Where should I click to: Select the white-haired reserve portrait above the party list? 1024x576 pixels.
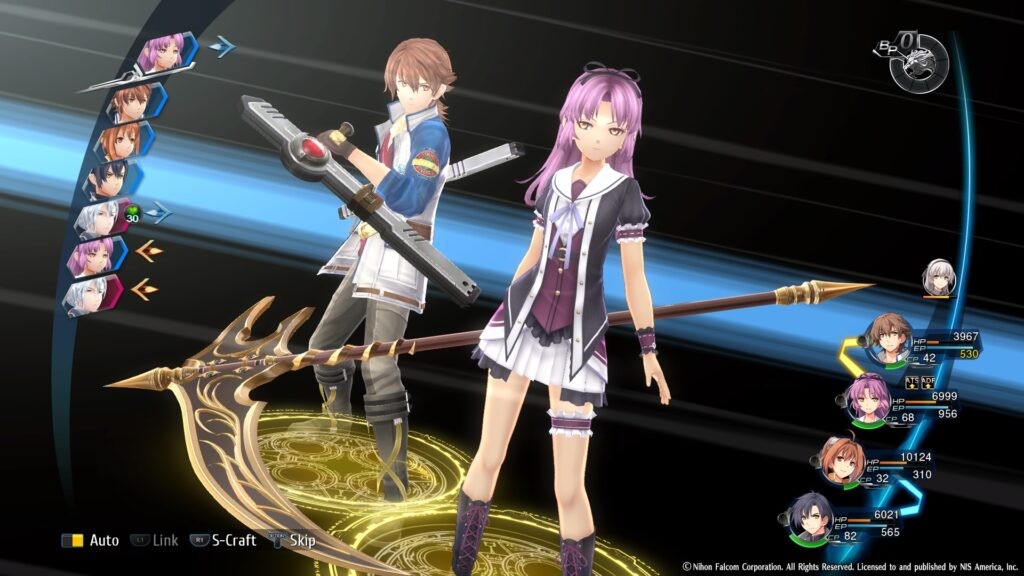pyautogui.click(x=939, y=277)
